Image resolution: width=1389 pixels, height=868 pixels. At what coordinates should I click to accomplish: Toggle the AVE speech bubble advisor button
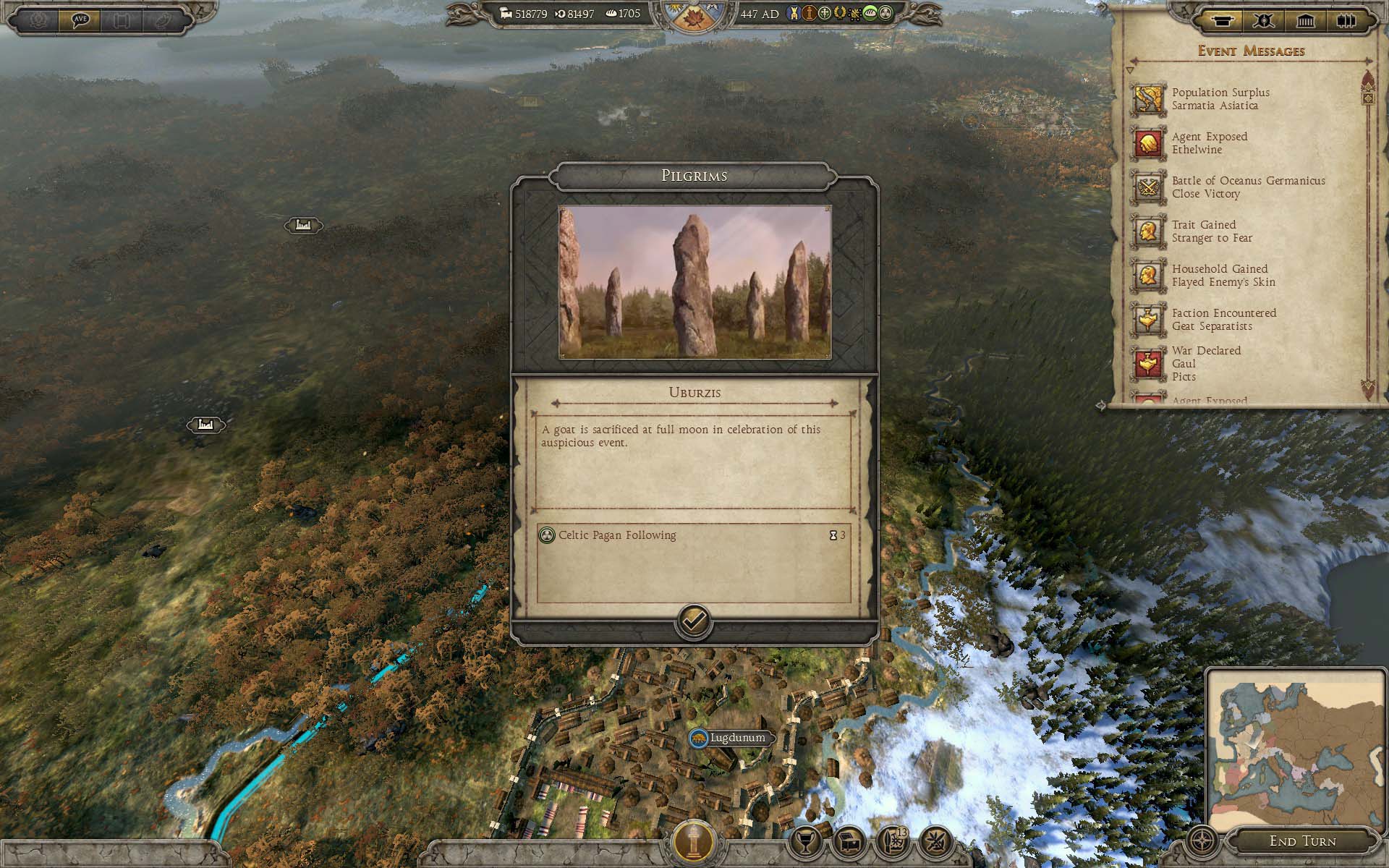pyautogui.click(x=80, y=20)
